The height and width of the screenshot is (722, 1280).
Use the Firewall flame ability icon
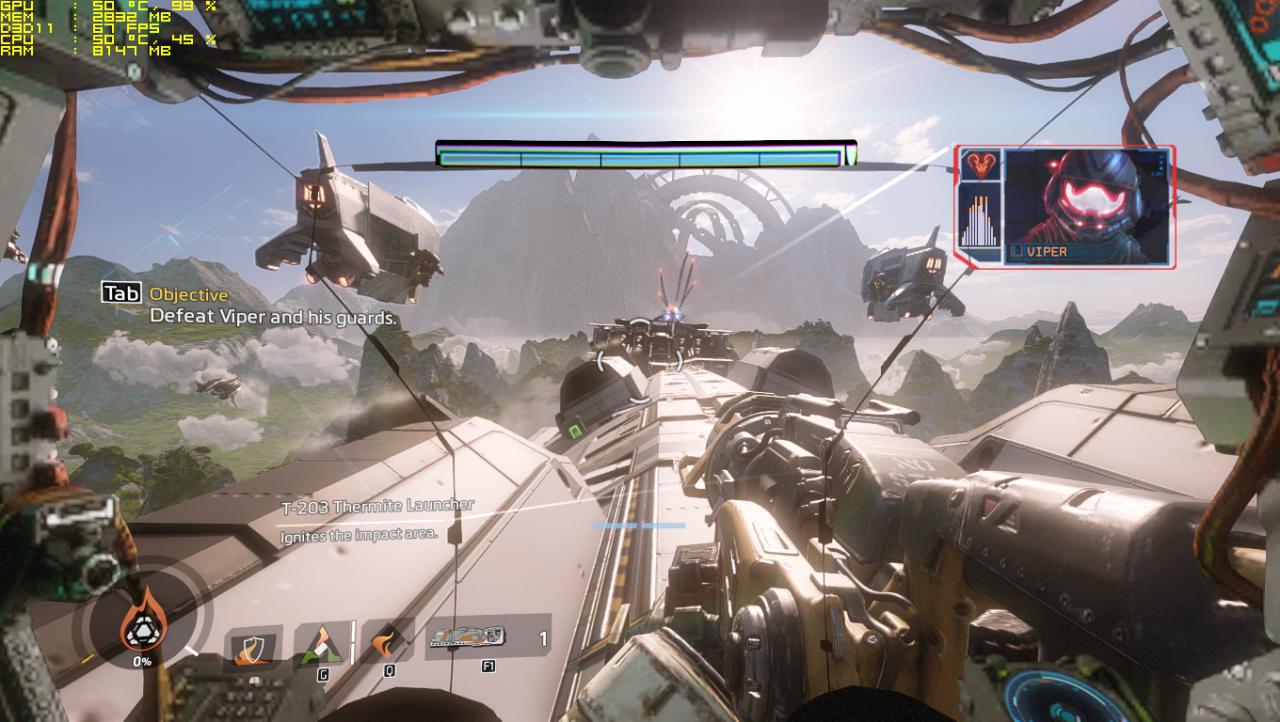point(386,641)
